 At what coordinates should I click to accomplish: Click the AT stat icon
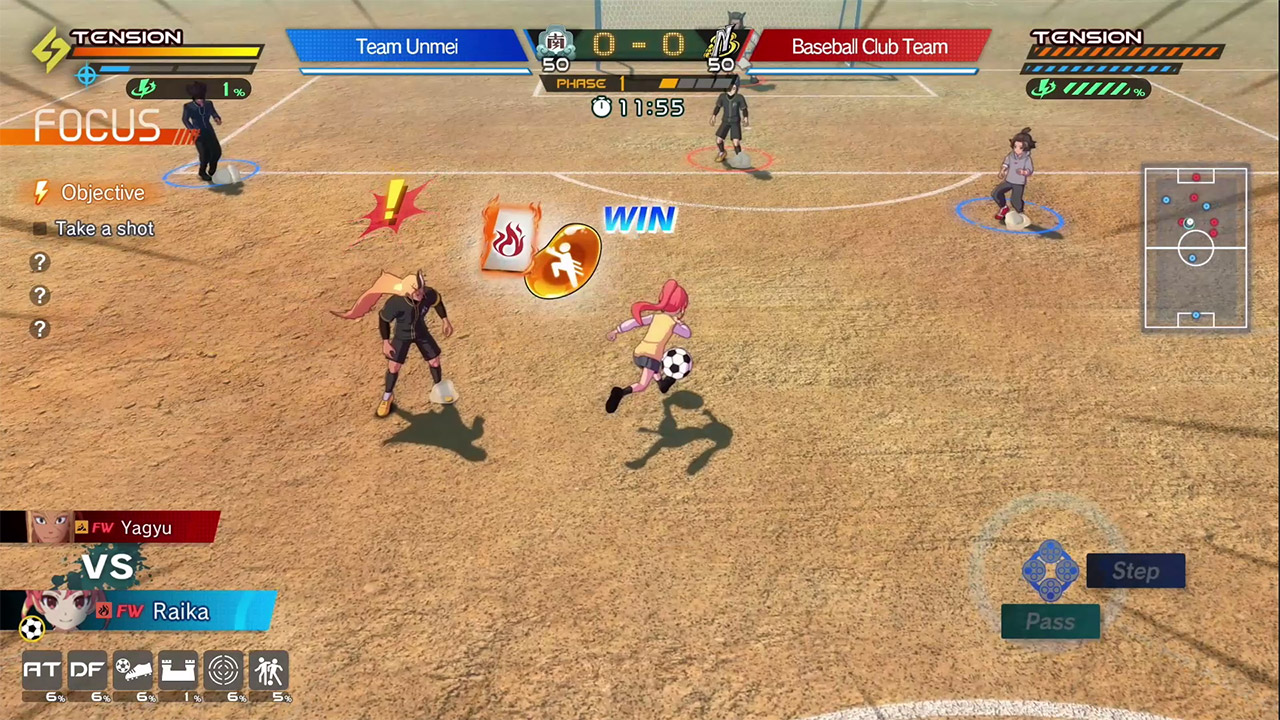click(42, 670)
